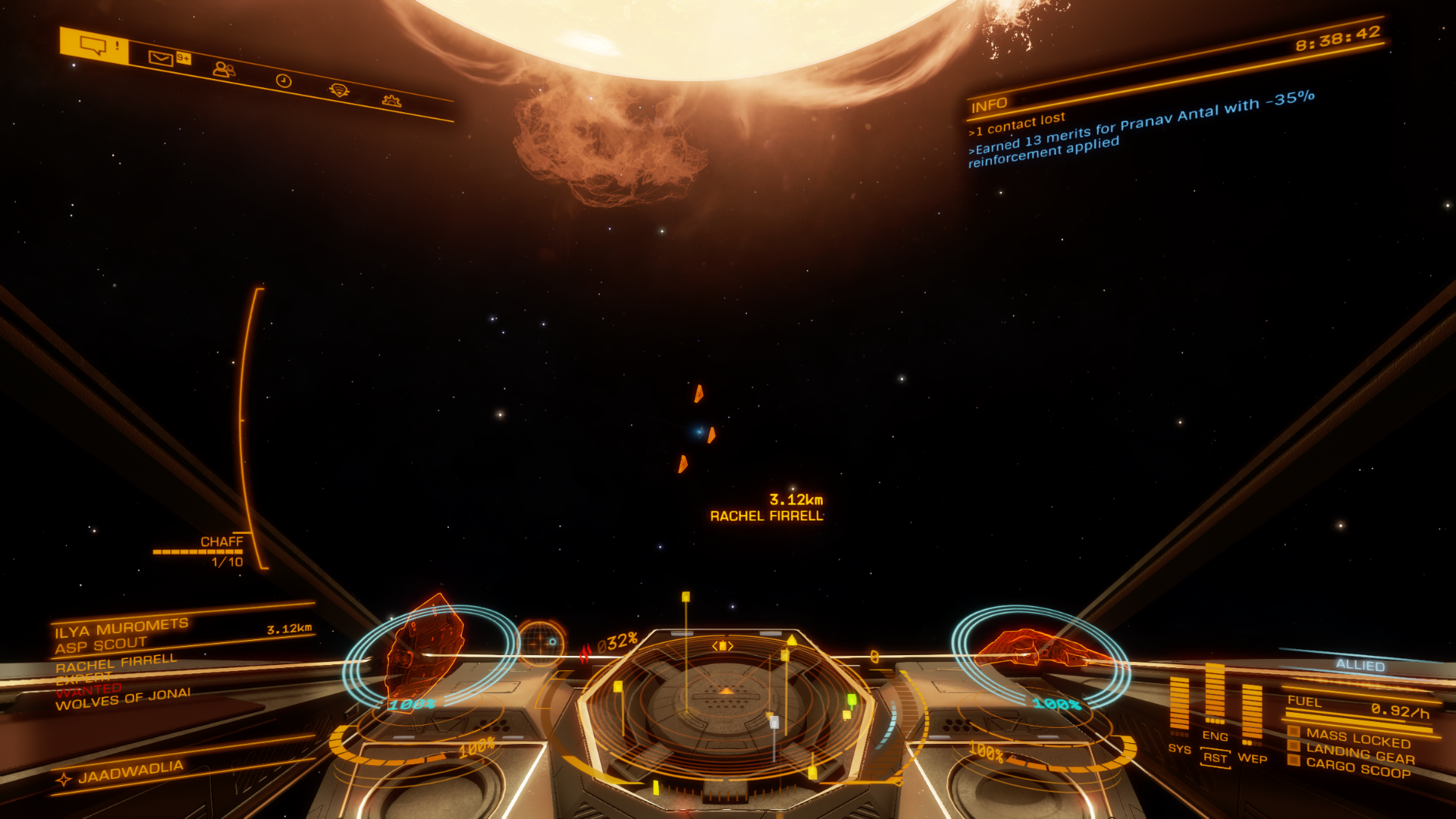Viewport: 1456px width, 819px height.
Task: Reset power pips with RST
Action: click(x=1215, y=758)
